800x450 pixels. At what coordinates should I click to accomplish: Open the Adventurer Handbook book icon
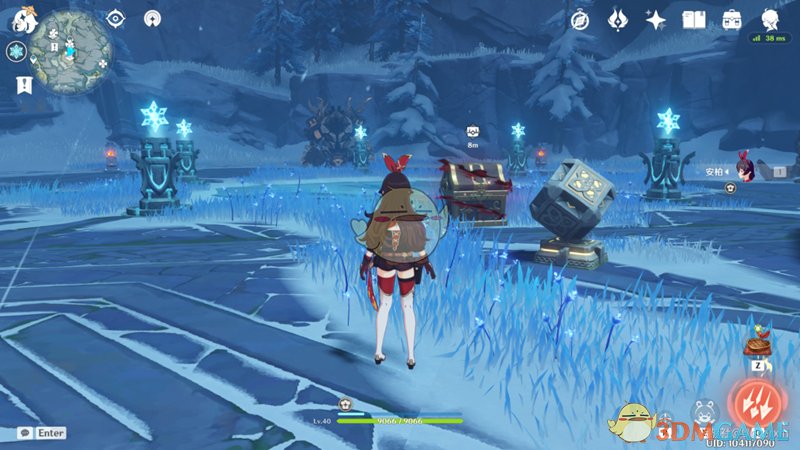pos(694,20)
